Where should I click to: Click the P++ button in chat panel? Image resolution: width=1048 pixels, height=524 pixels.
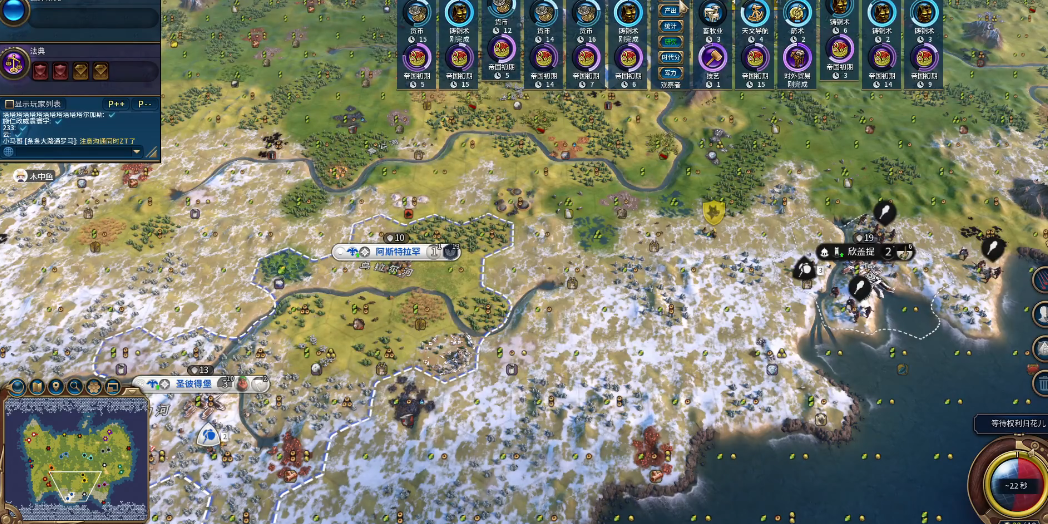click(x=117, y=103)
